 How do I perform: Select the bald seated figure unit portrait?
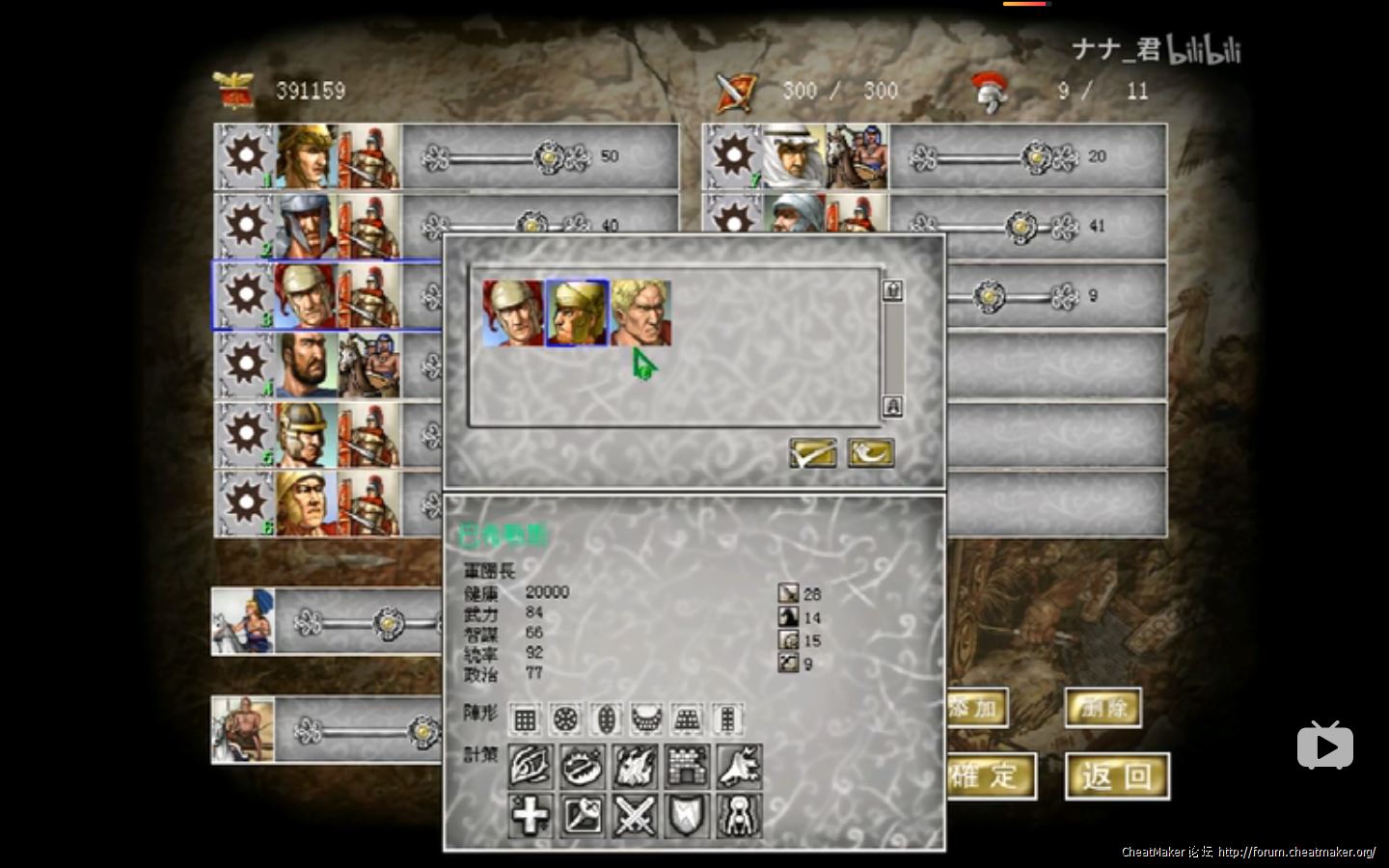pos(243,729)
